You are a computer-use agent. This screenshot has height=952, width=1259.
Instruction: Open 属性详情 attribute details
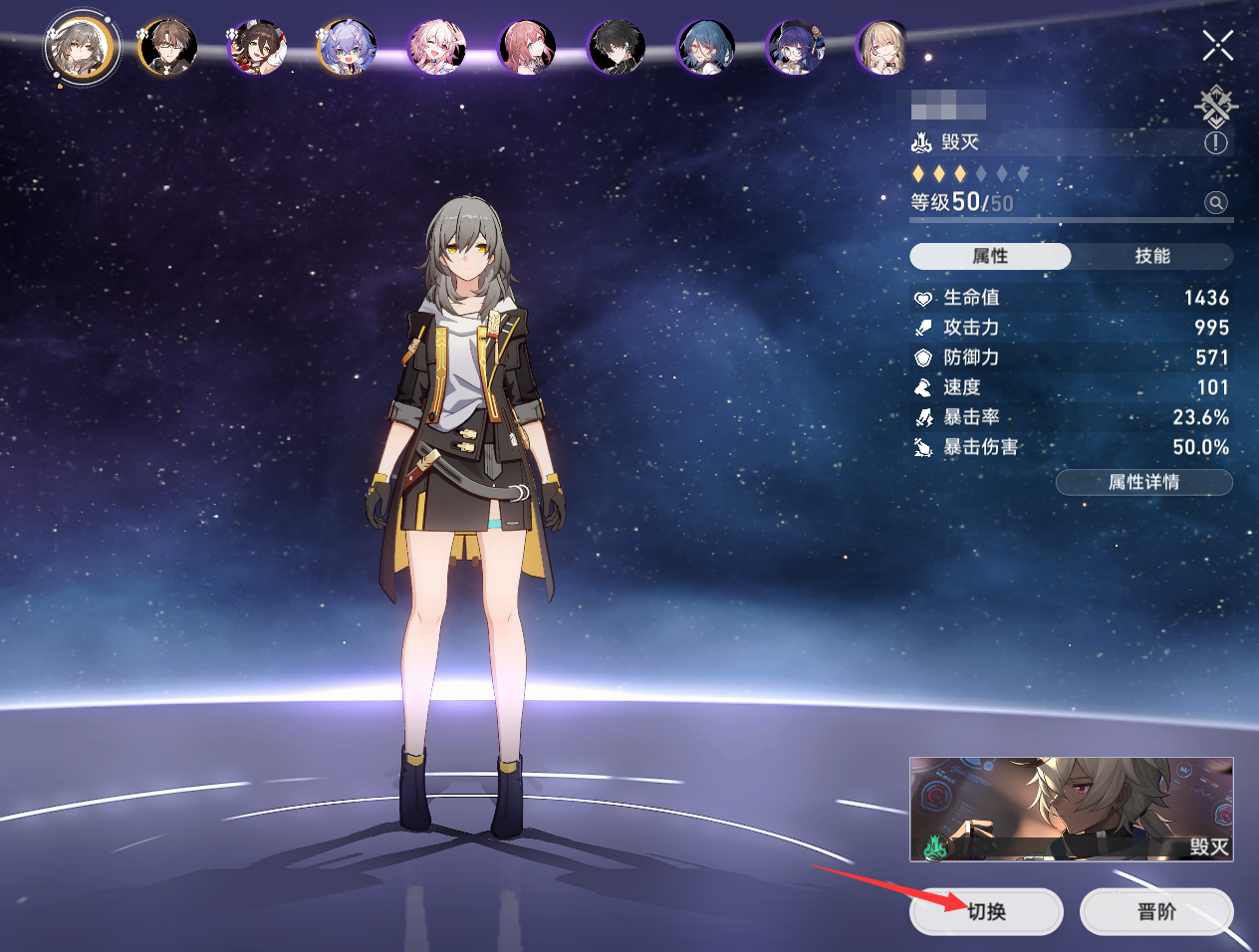tap(1143, 482)
